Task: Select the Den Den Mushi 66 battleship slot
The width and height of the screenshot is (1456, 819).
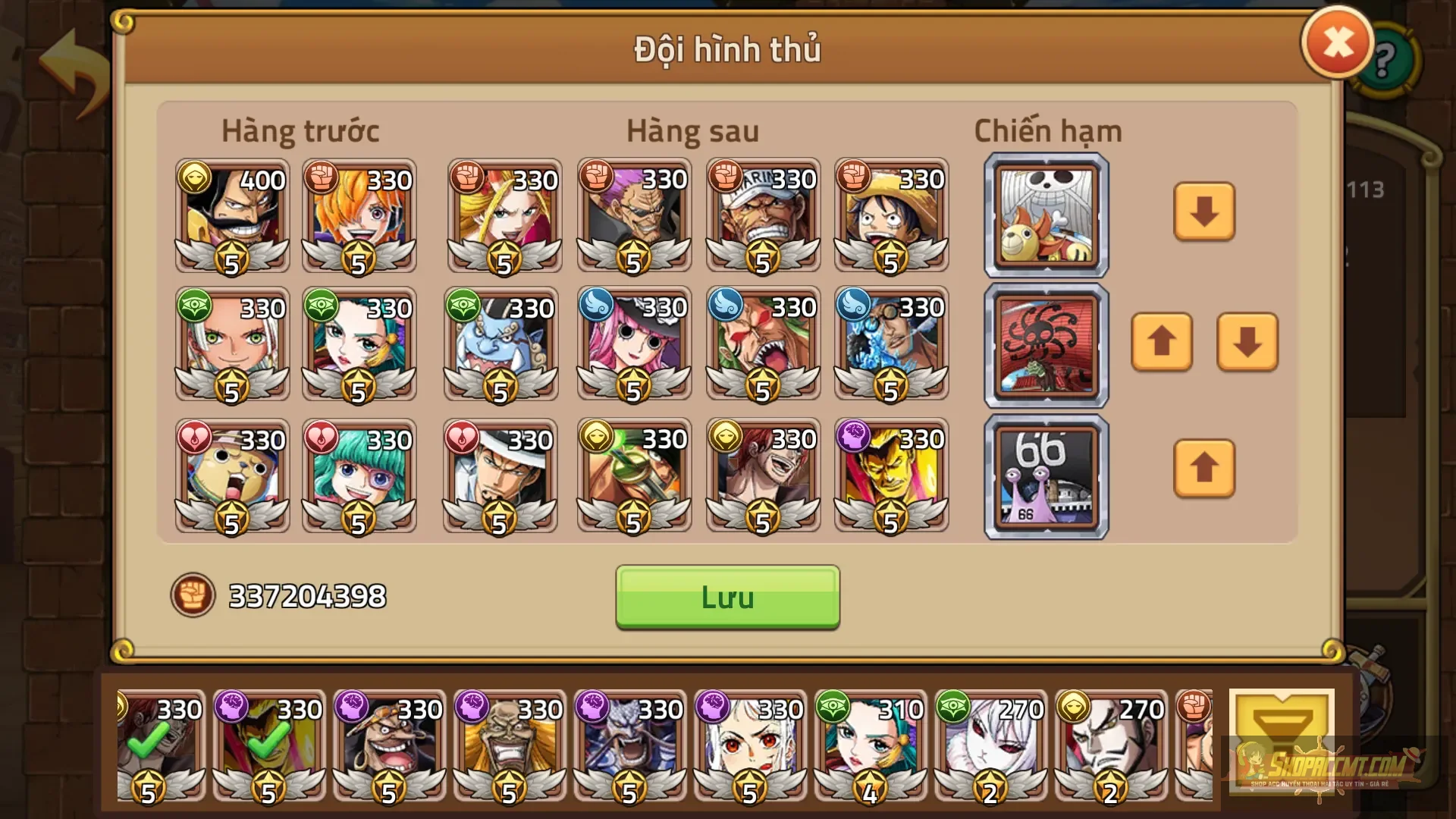Action: tap(1045, 475)
